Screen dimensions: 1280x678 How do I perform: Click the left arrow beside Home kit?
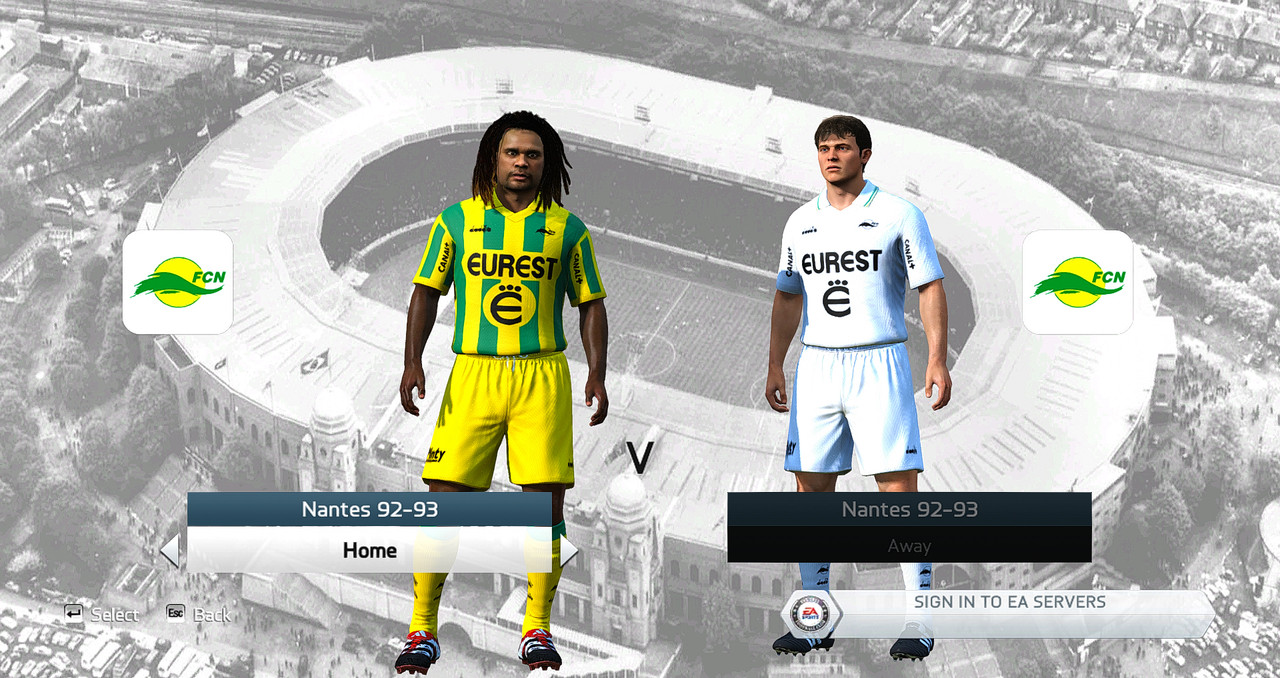170,551
